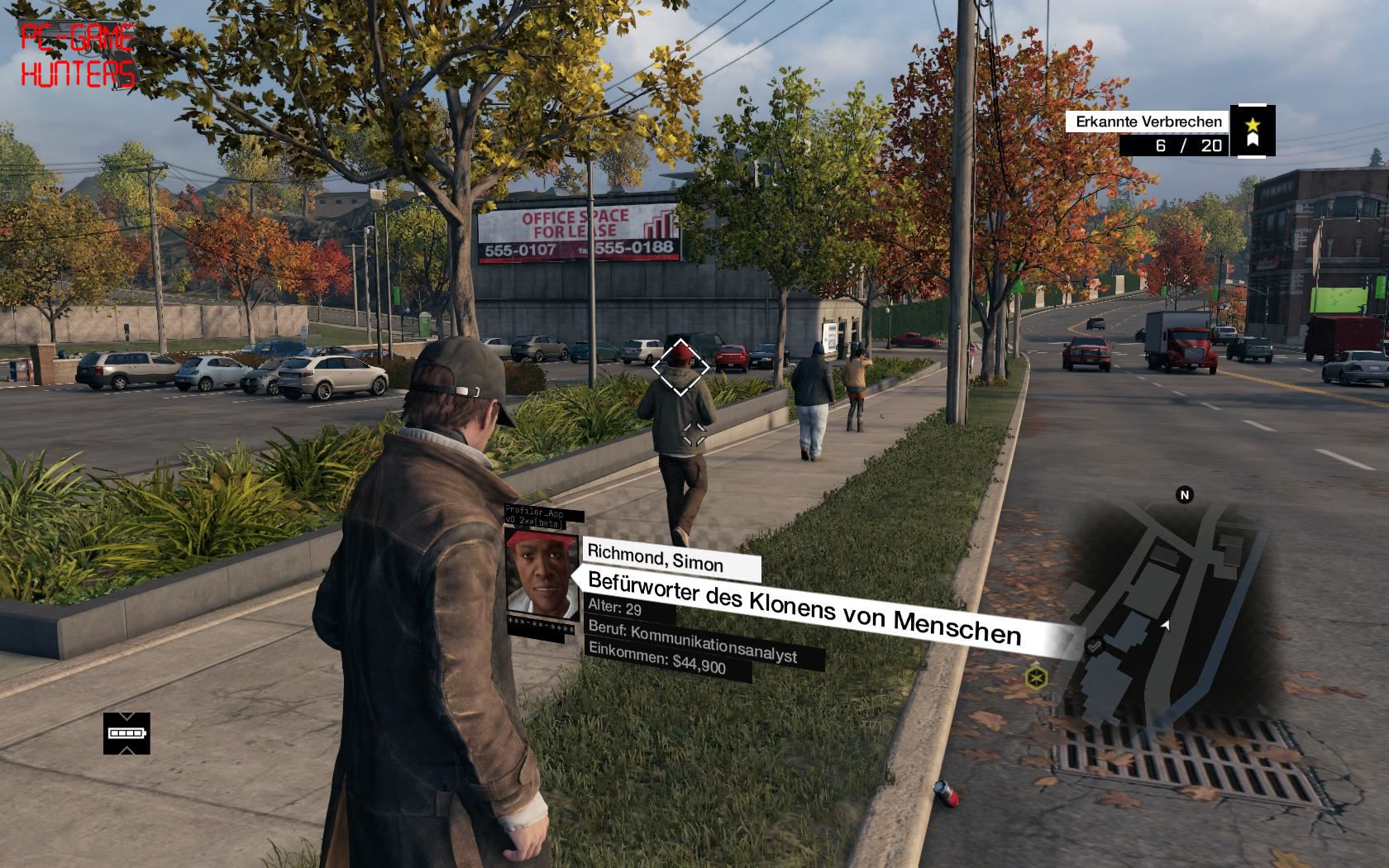Click the star bookmark progression icon
1389x868 pixels.
pos(1253,131)
